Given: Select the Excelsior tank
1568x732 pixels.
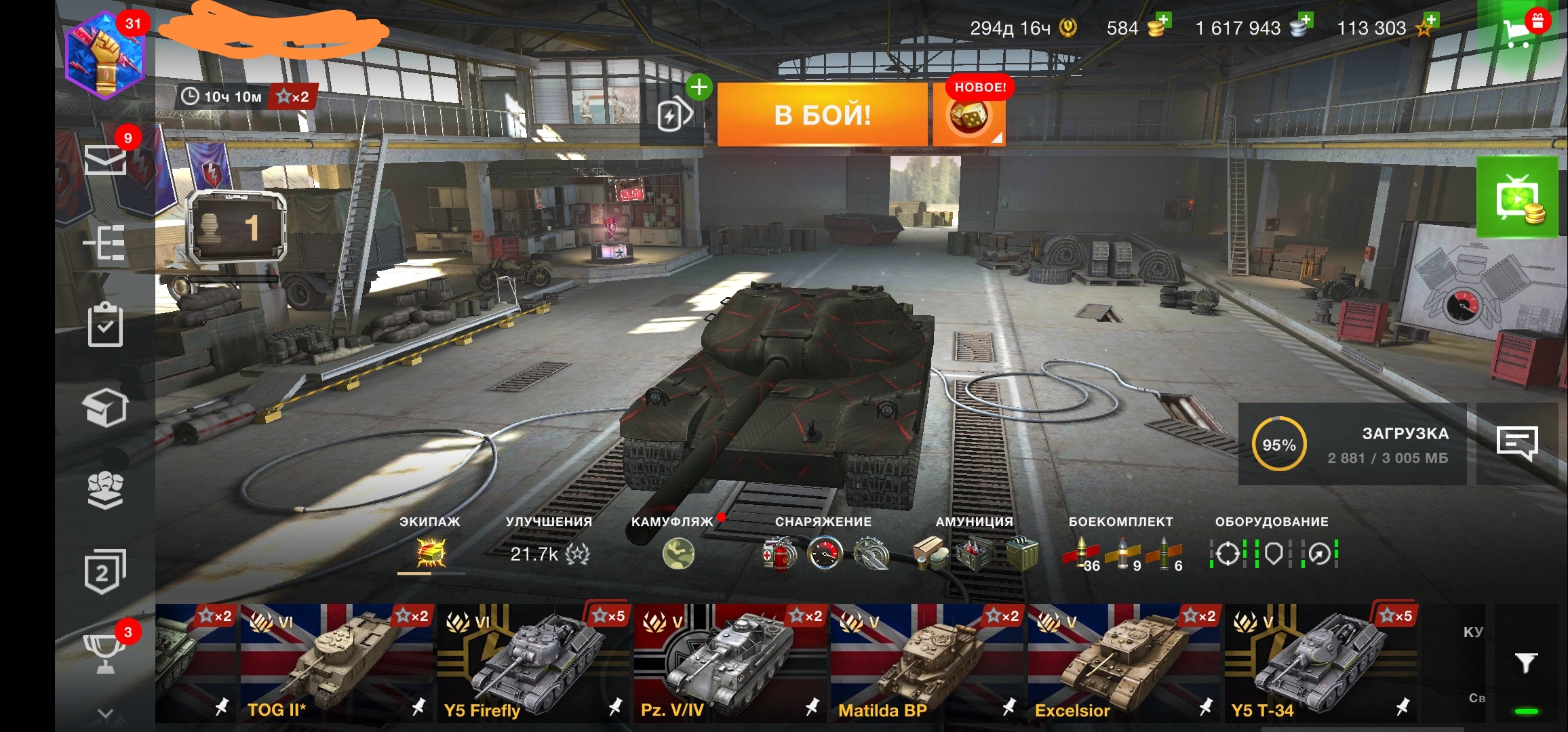Looking at the screenshot, I should coord(1124,663).
